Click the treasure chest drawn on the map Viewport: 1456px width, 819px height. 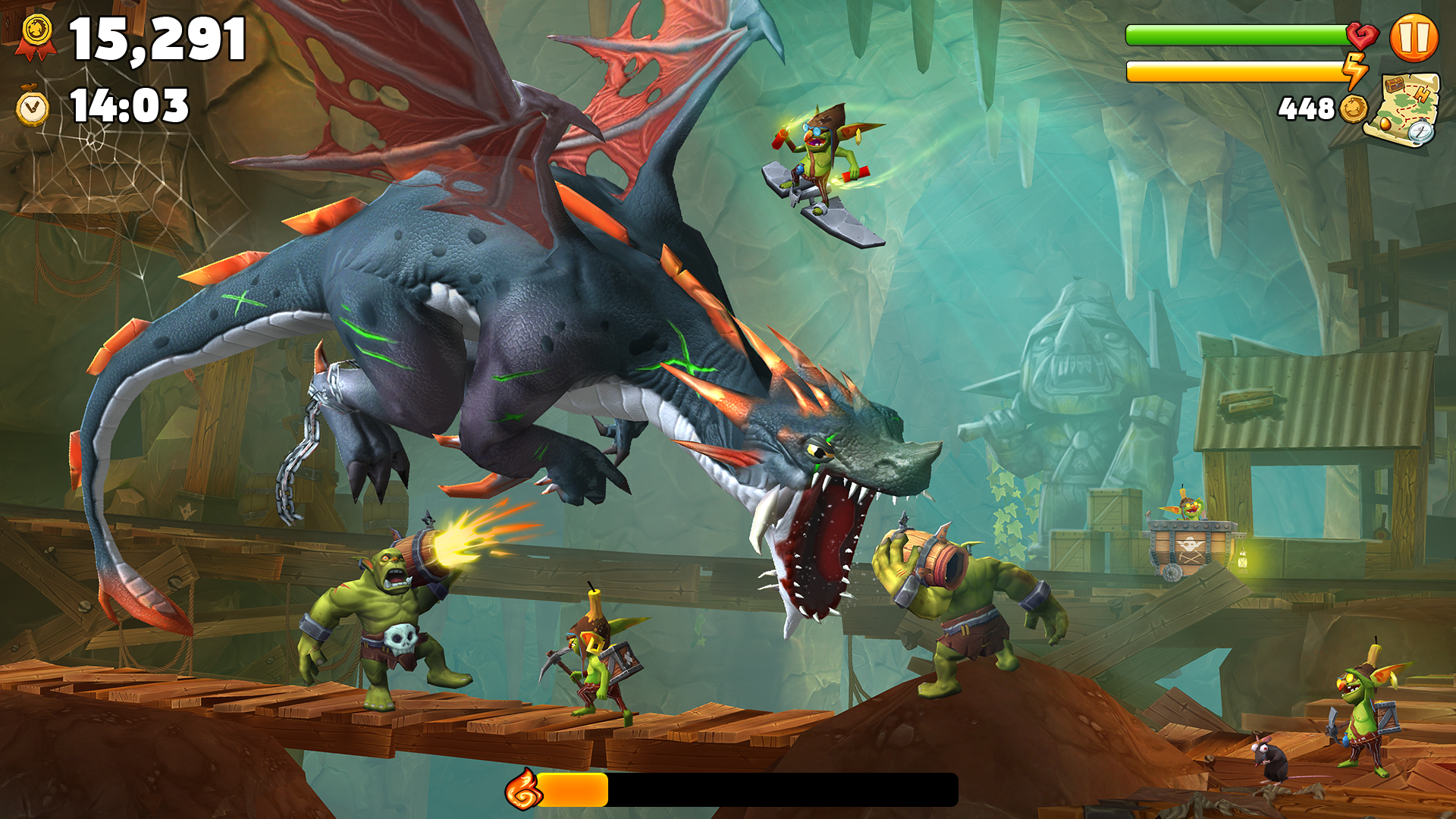click(1394, 85)
